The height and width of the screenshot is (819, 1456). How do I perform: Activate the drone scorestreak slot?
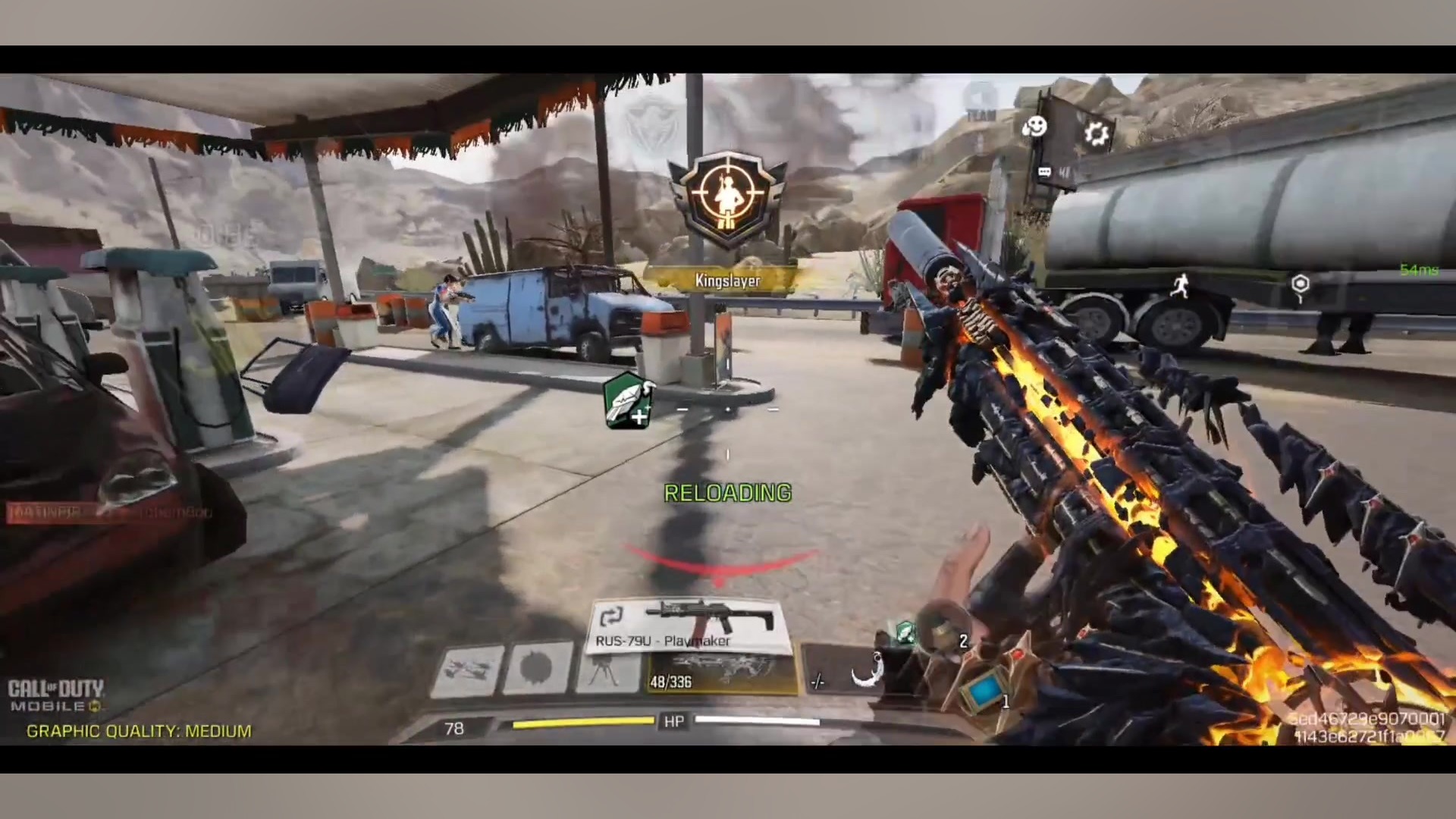(468, 670)
